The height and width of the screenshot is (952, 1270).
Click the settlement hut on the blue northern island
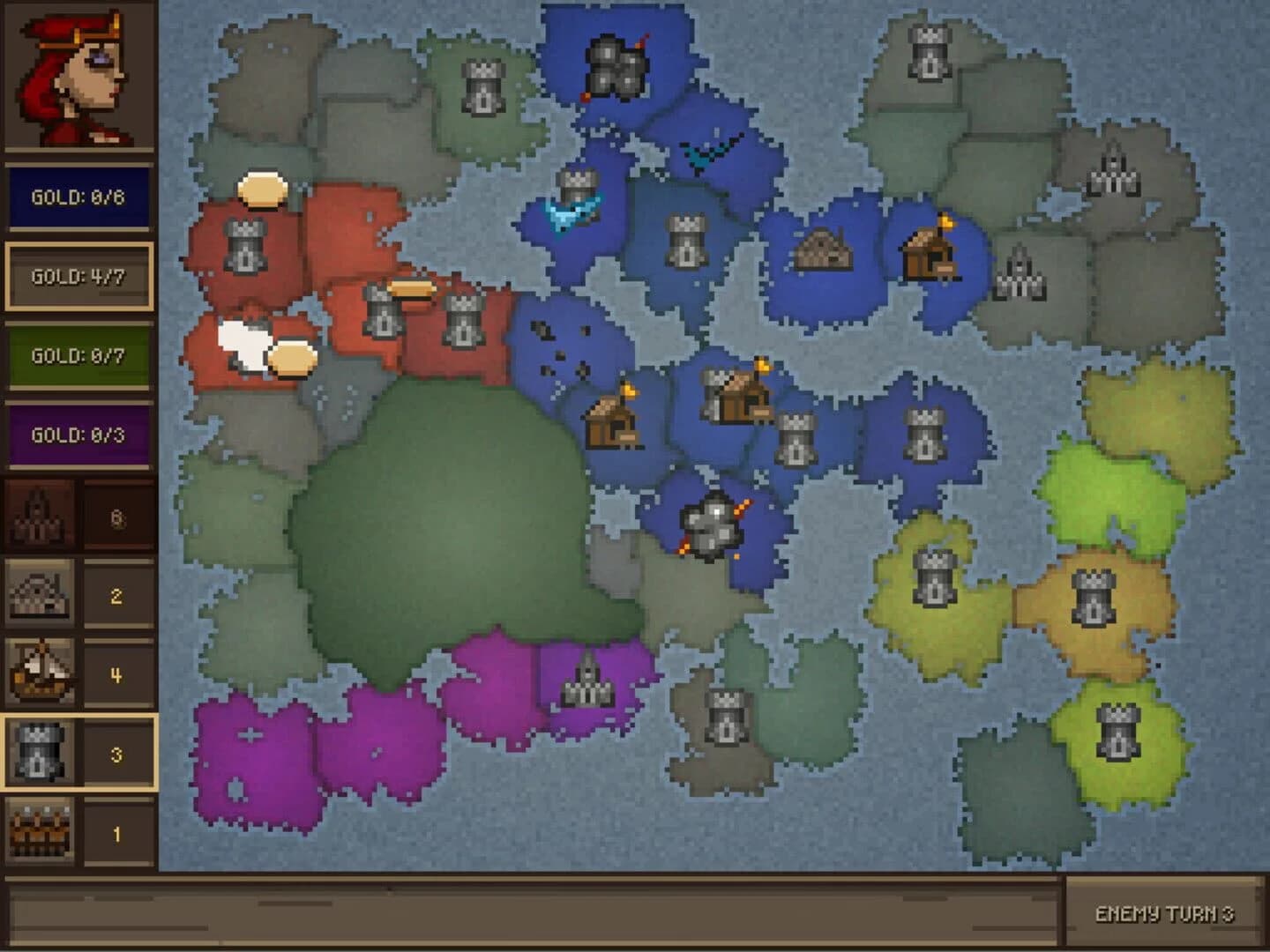tap(821, 253)
